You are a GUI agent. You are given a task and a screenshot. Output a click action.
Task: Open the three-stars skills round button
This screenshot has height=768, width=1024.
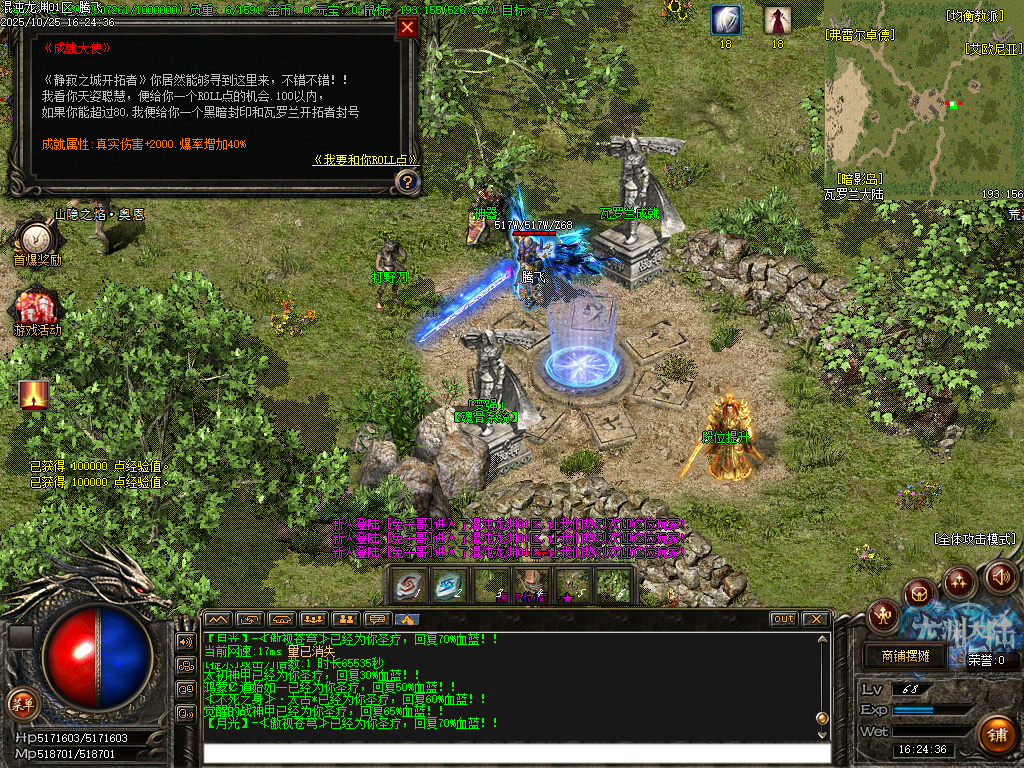[x=960, y=581]
